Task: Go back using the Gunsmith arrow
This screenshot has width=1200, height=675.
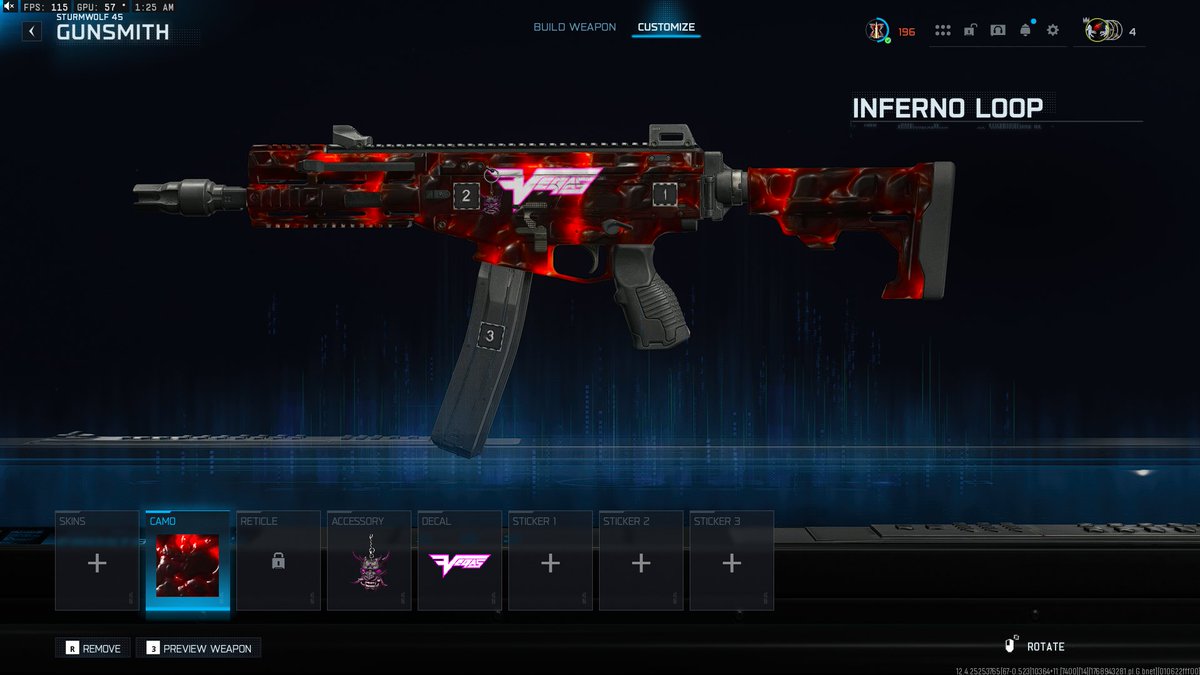Action: click(32, 32)
